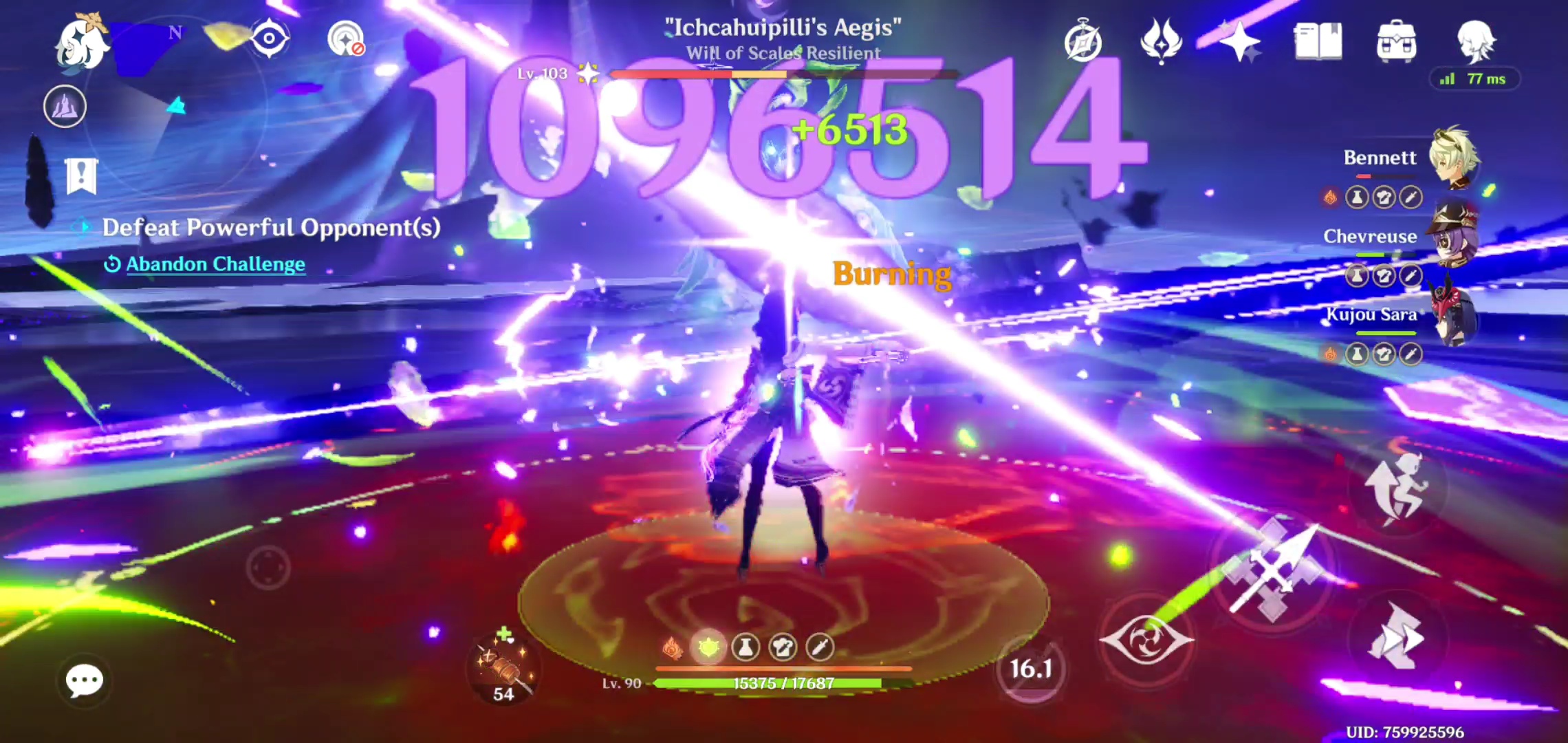Open the Quest journal book
Viewport: 1568px width, 743px height.
click(x=1319, y=43)
